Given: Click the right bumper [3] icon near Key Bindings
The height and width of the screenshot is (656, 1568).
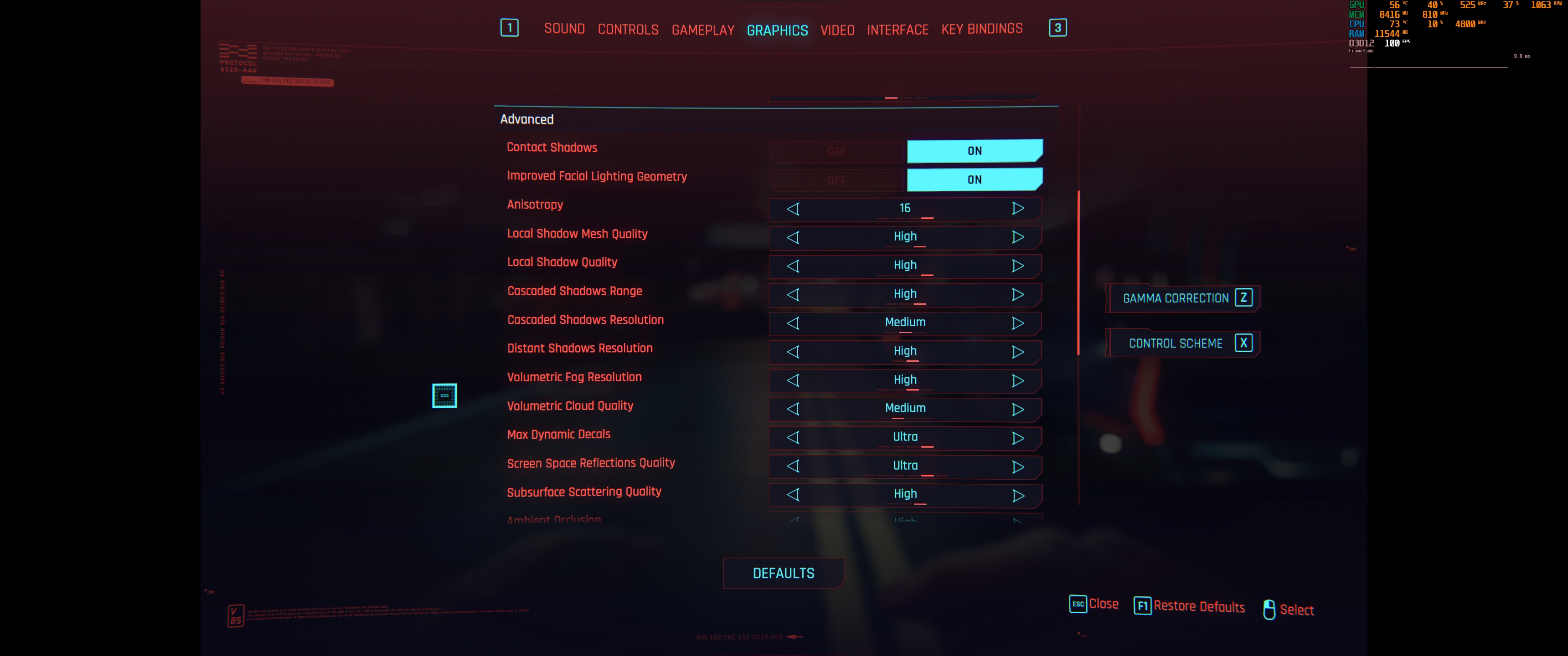Looking at the screenshot, I should pos(1058,27).
